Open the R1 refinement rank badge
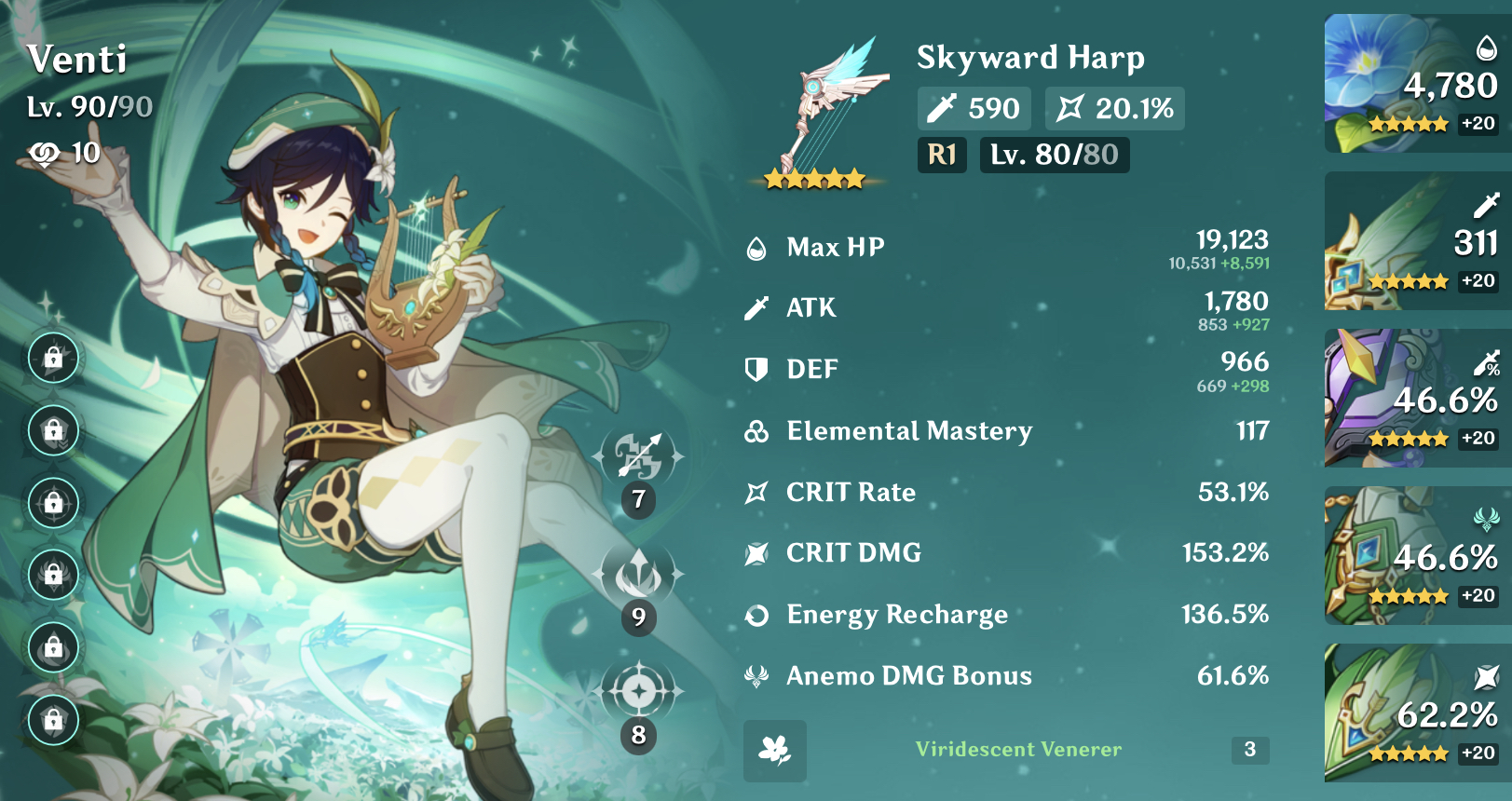This screenshot has height=801, width=1512. tap(942, 156)
